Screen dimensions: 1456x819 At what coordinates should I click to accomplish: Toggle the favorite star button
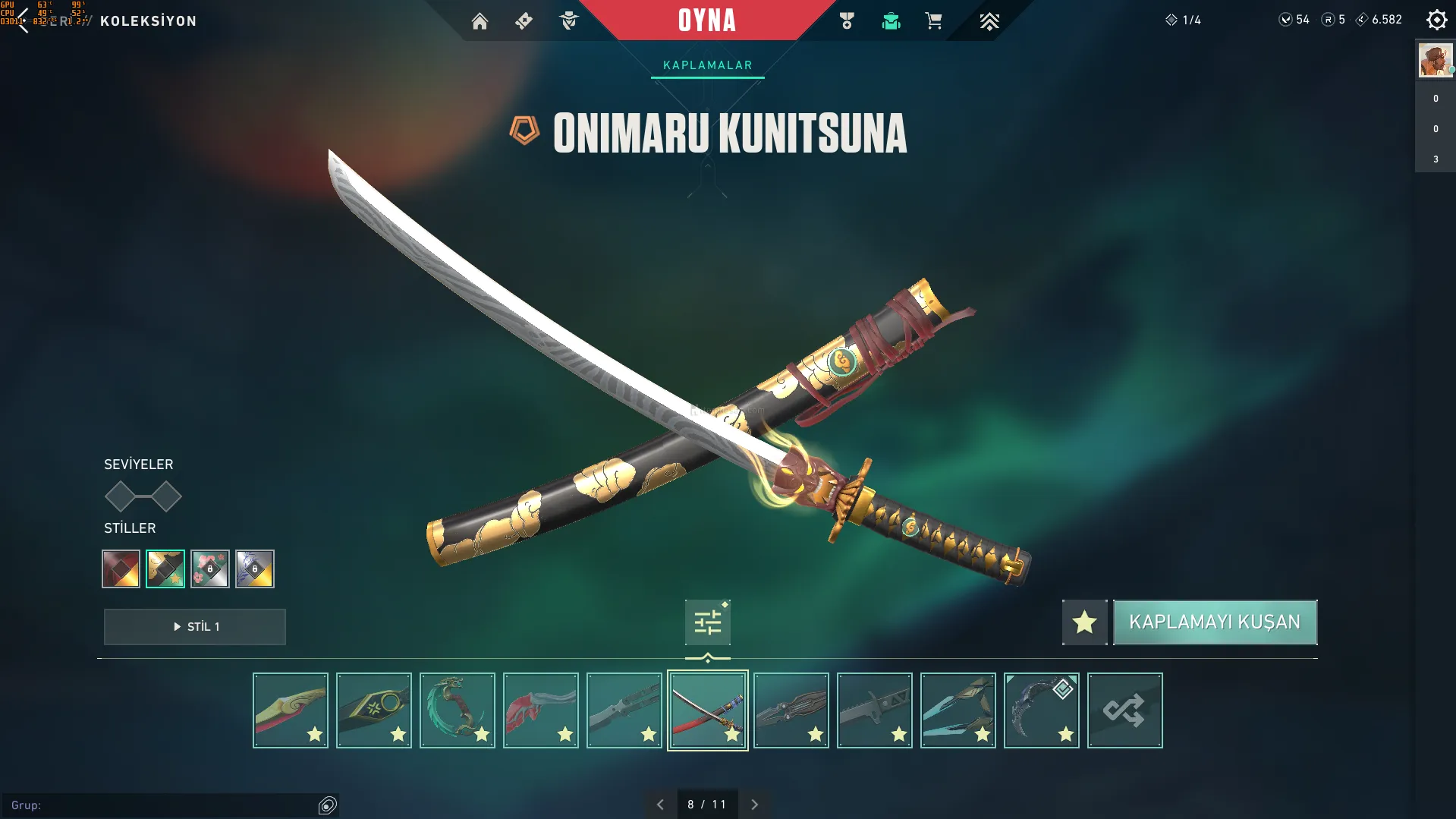pos(1084,622)
